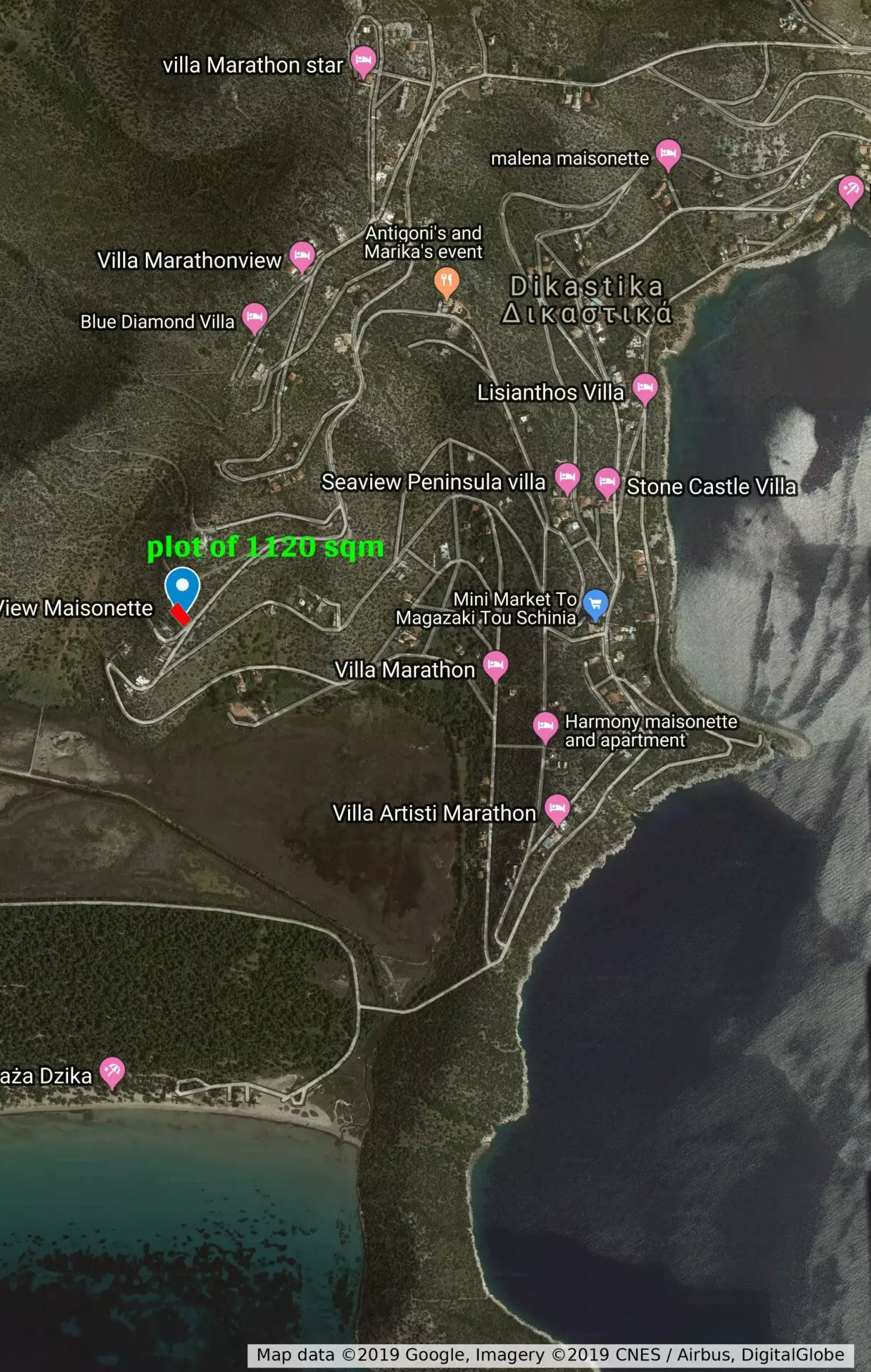The image size is (871, 1372).
Task: Choose the Lisianthos Villa lodging pin
Action: [644, 388]
